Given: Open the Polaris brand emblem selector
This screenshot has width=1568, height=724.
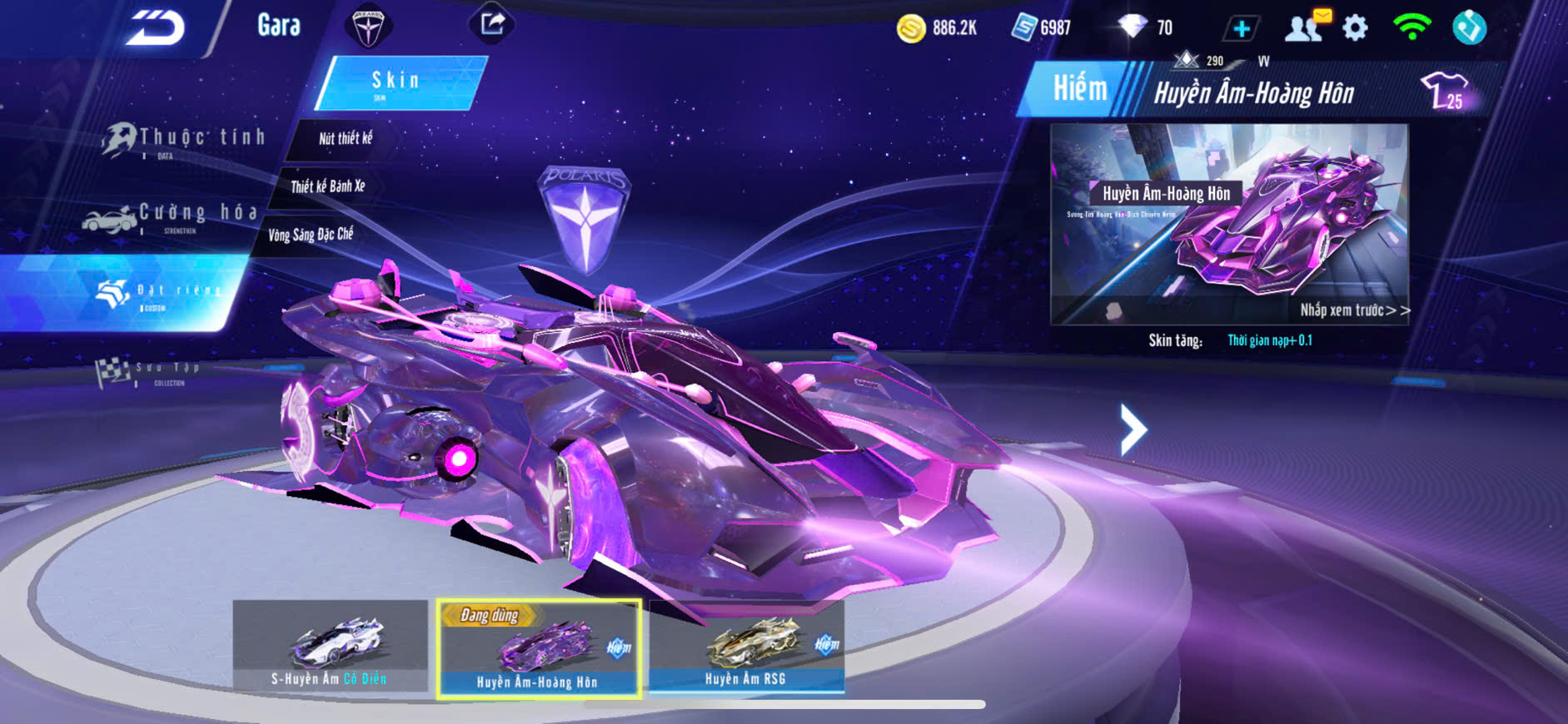Looking at the screenshot, I should pyautogui.click(x=367, y=27).
